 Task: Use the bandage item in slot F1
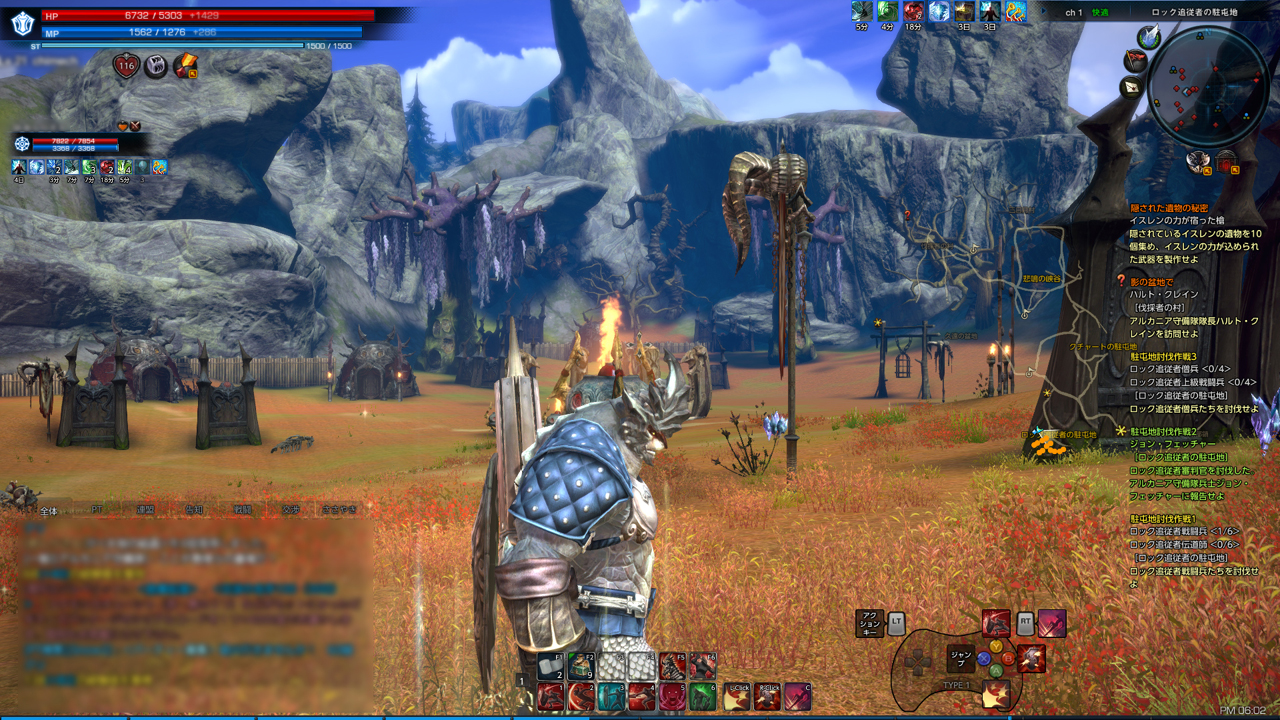pos(552,667)
